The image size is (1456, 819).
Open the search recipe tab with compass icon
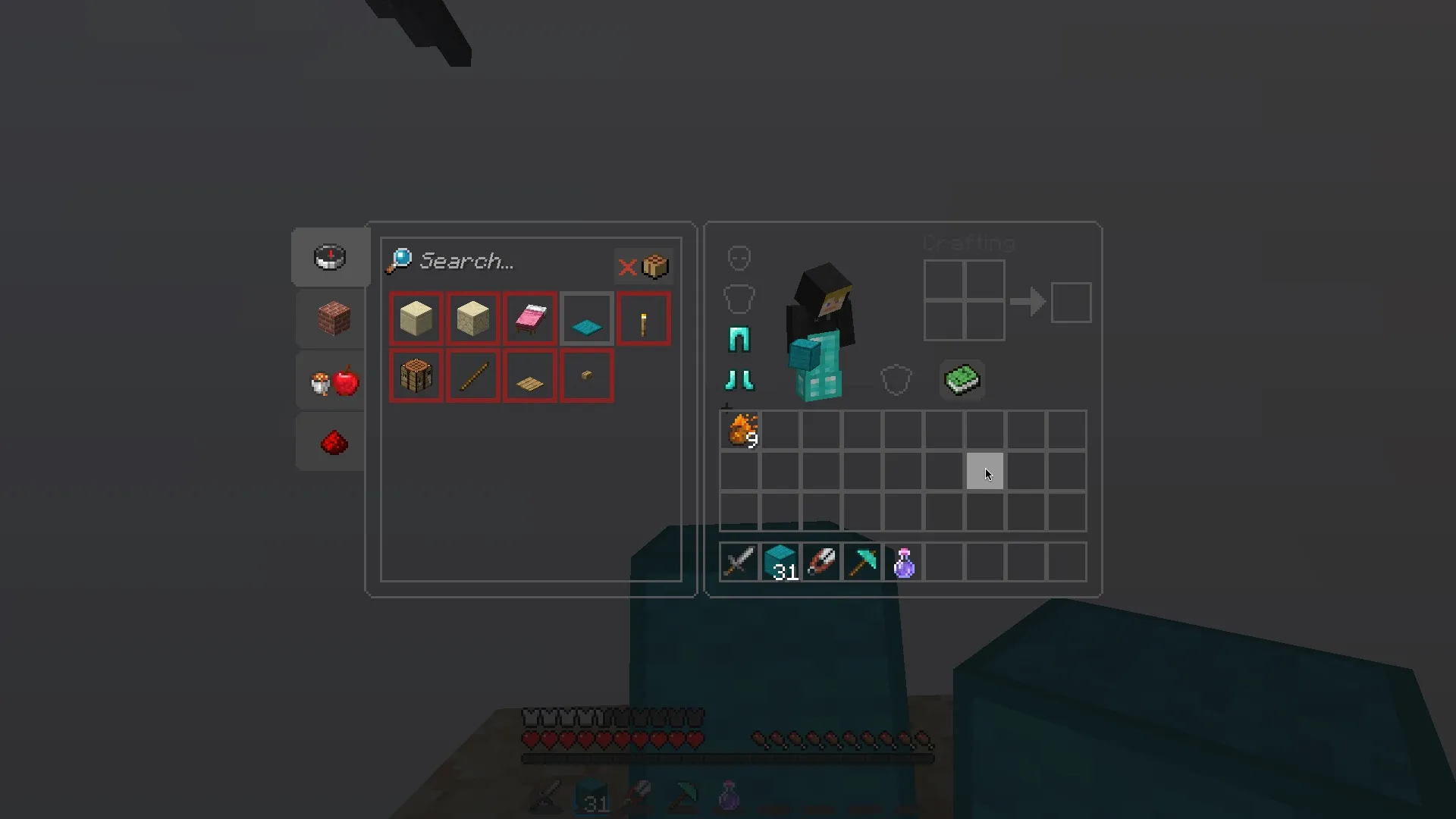click(330, 258)
